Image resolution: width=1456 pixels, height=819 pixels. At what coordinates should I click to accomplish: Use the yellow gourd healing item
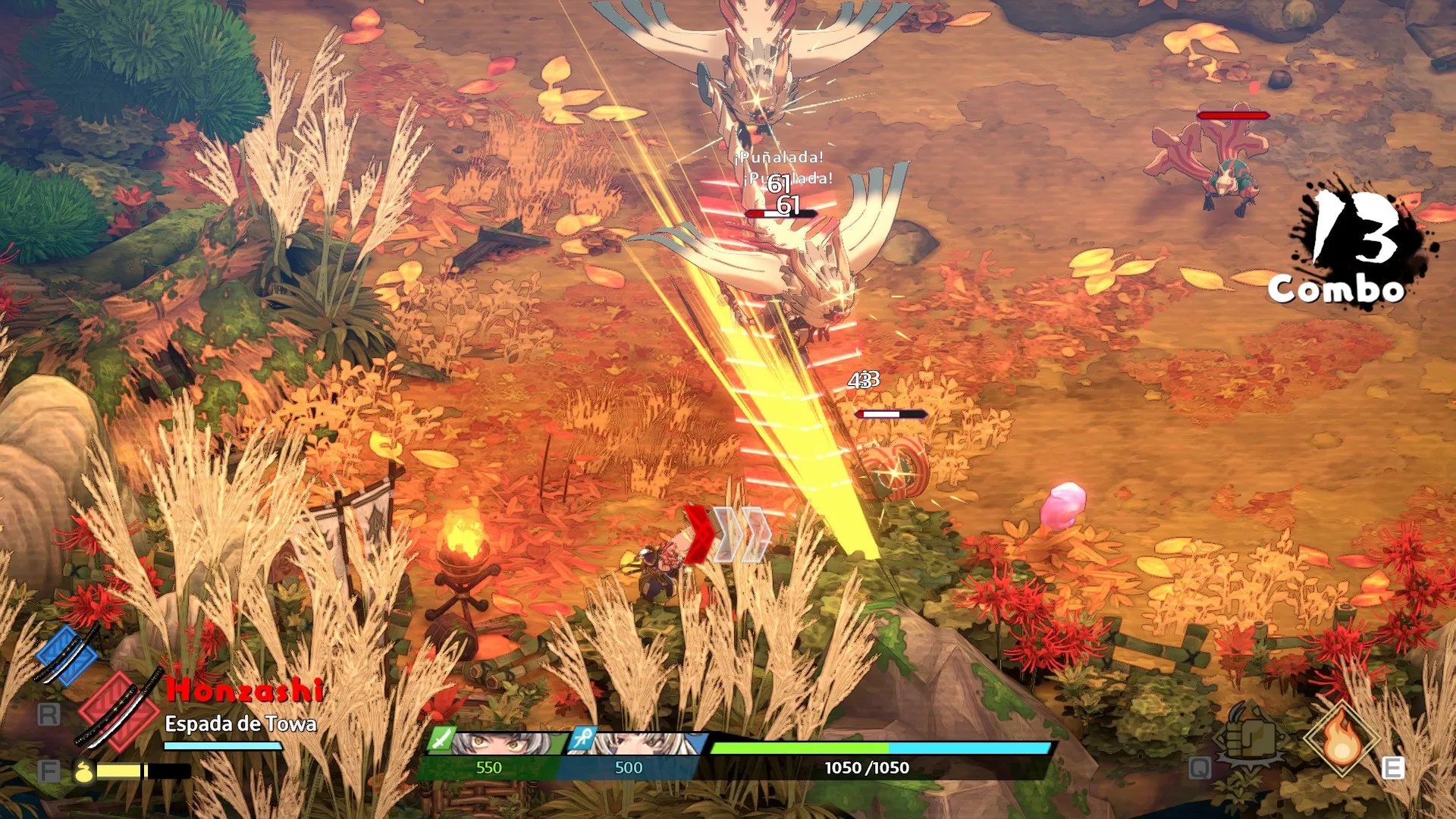point(83,771)
